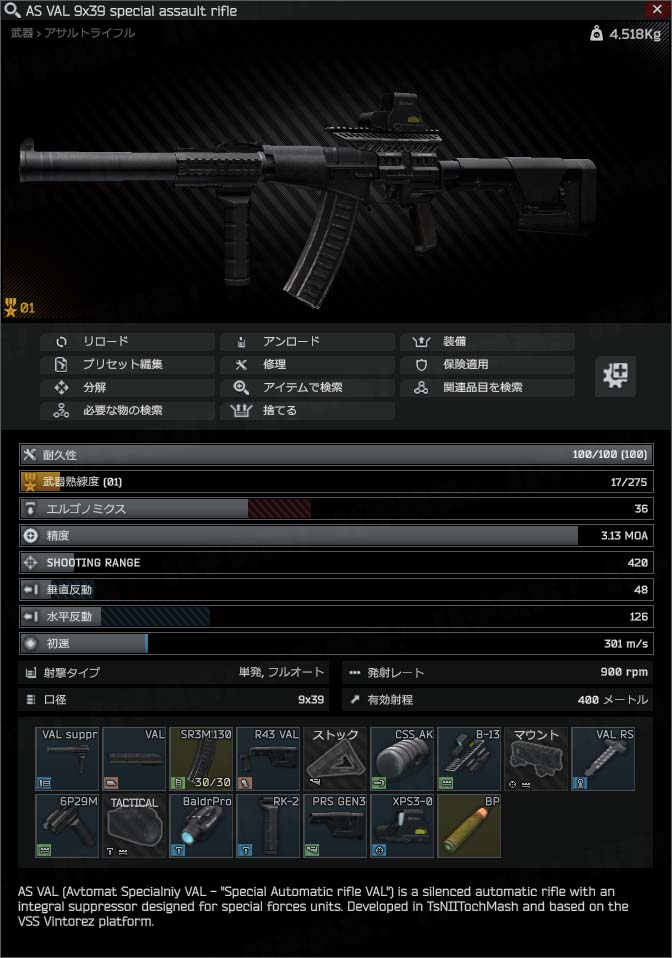Choose the RK-2 foregrip slot
This screenshot has width=672, height=958.
click(268, 825)
